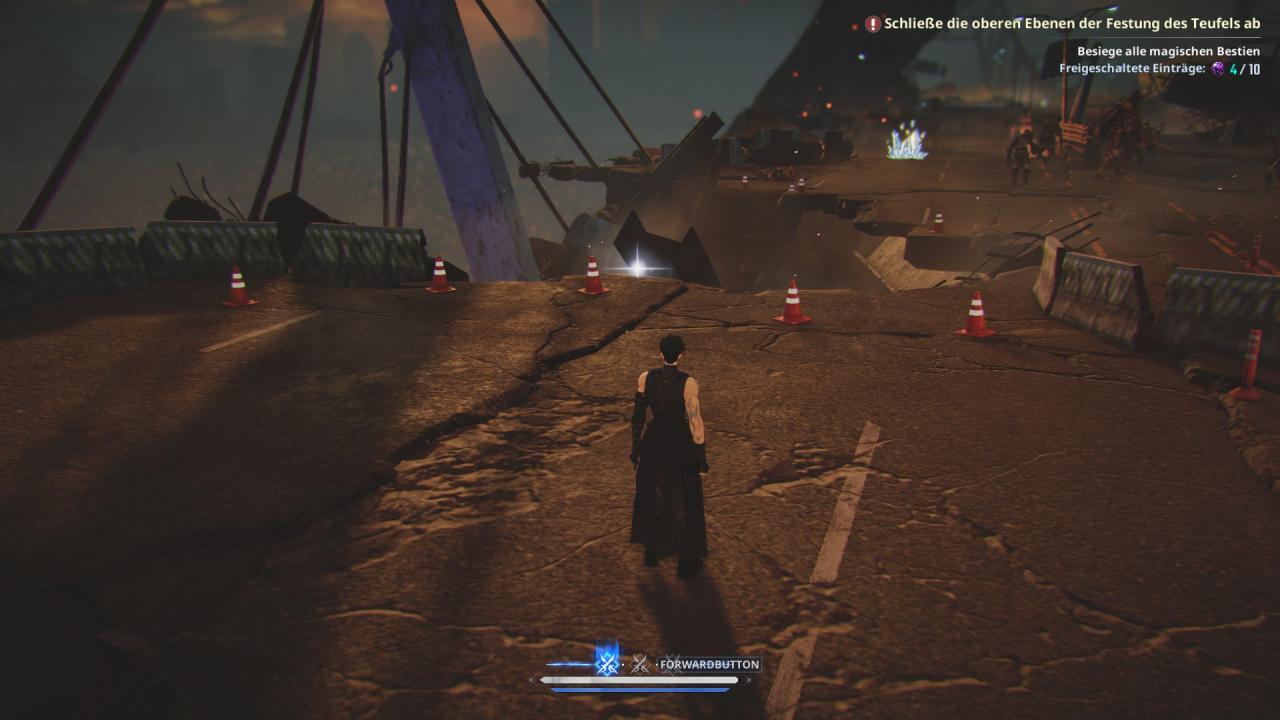This screenshot has height=720, width=1280.
Task: Select the dimmed crossed-daggers skill icon
Action: 640,664
